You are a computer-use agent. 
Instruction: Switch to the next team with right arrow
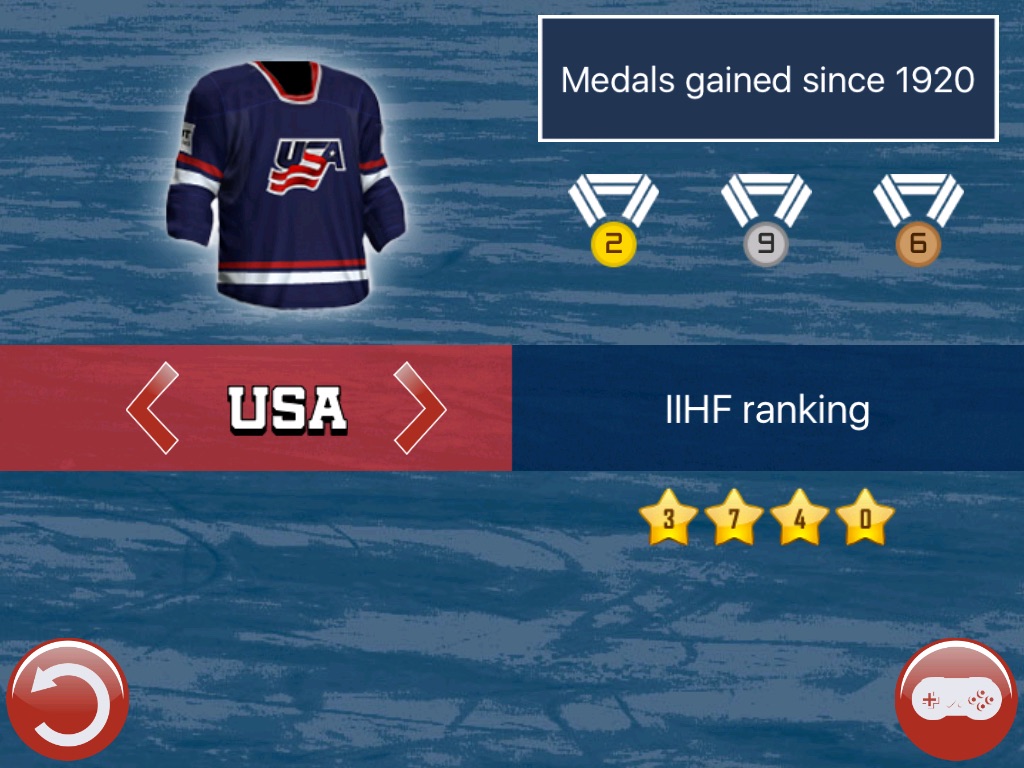pos(419,408)
